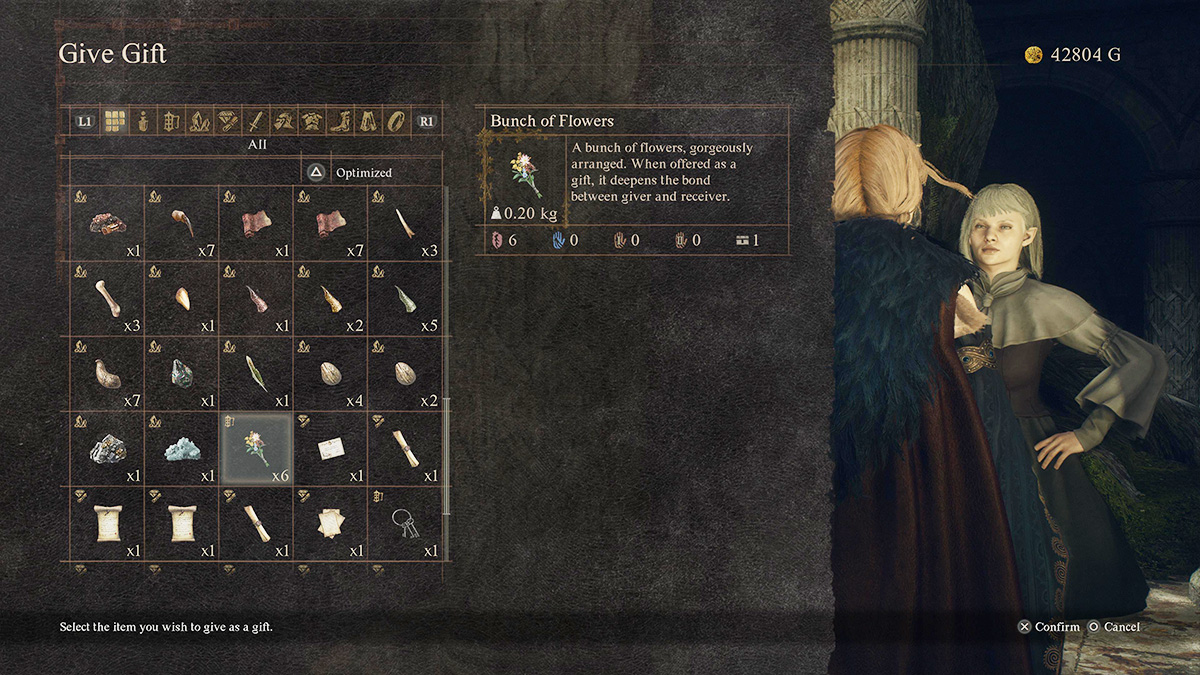Viewport: 1200px width, 675px height.
Task: Select the reddish rock ore slot
Action: click(x=108, y=224)
